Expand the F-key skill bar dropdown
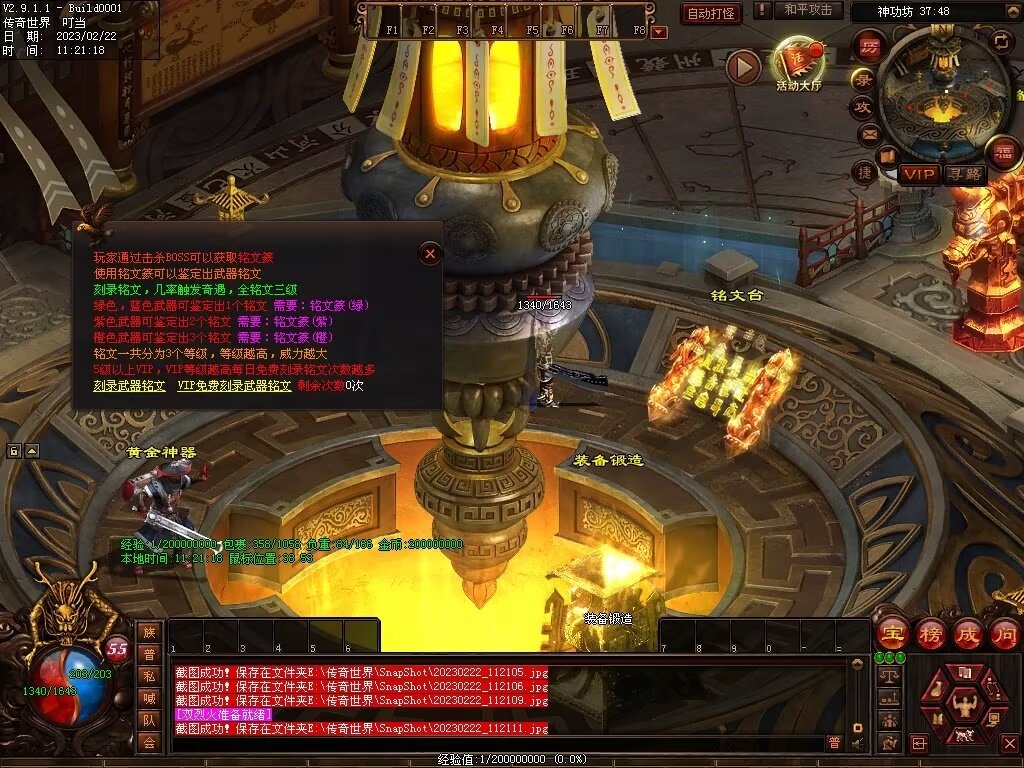Viewport: 1024px width, 768px height. point(658,32)
